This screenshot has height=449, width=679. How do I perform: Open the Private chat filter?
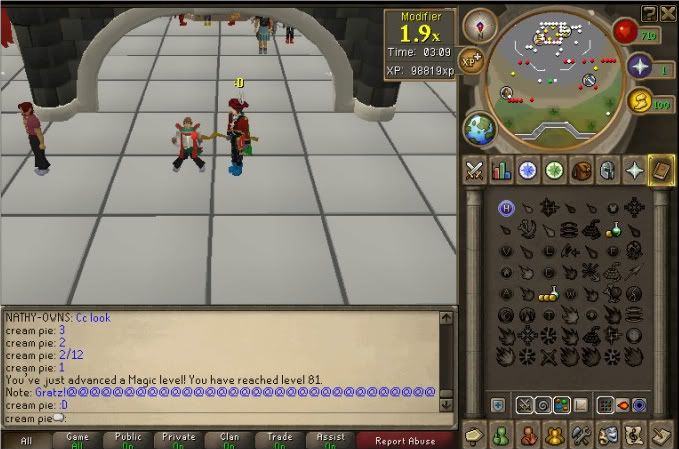[179, 440]
